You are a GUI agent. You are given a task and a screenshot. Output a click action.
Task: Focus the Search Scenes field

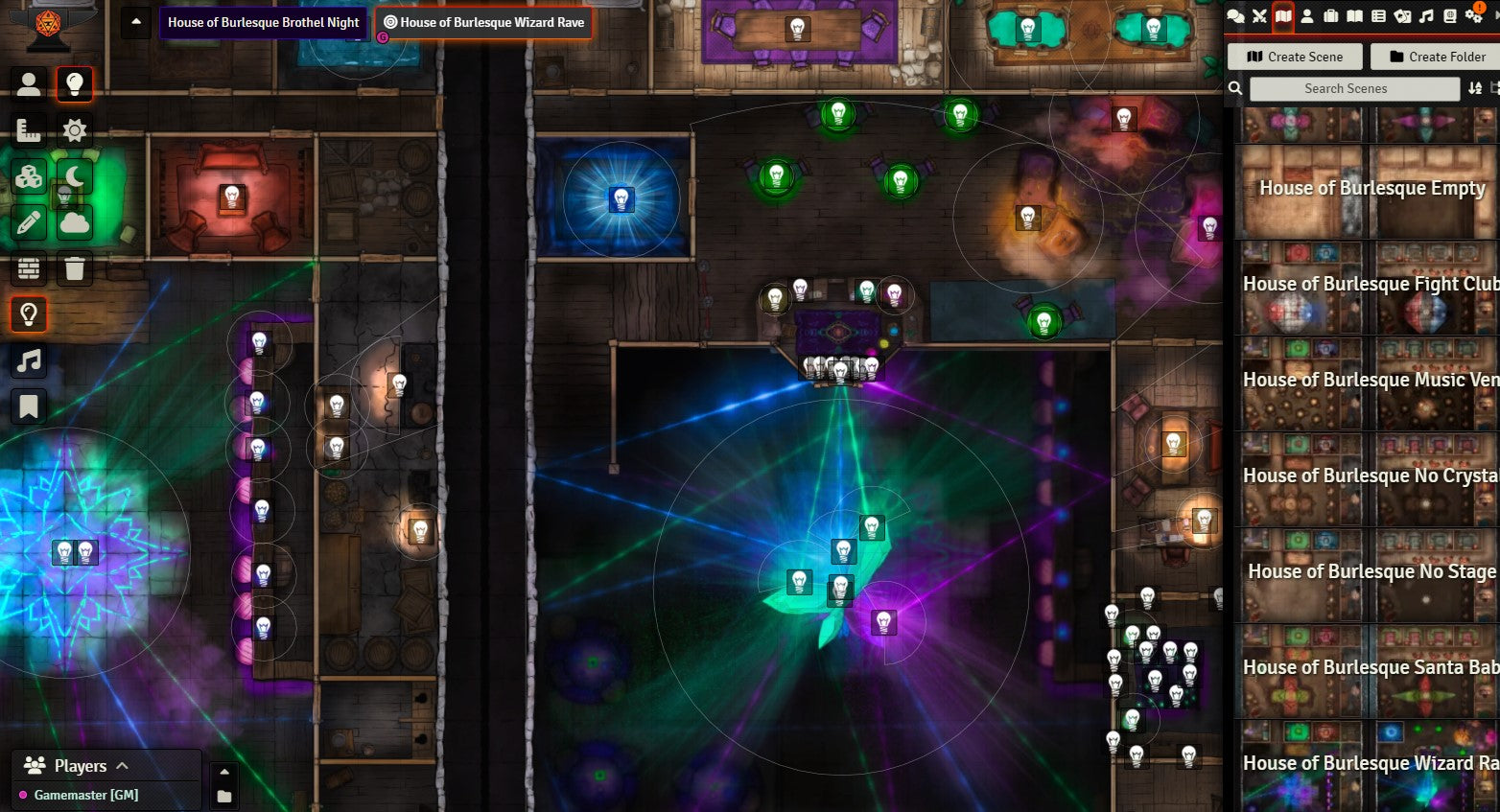point(1354,88)
